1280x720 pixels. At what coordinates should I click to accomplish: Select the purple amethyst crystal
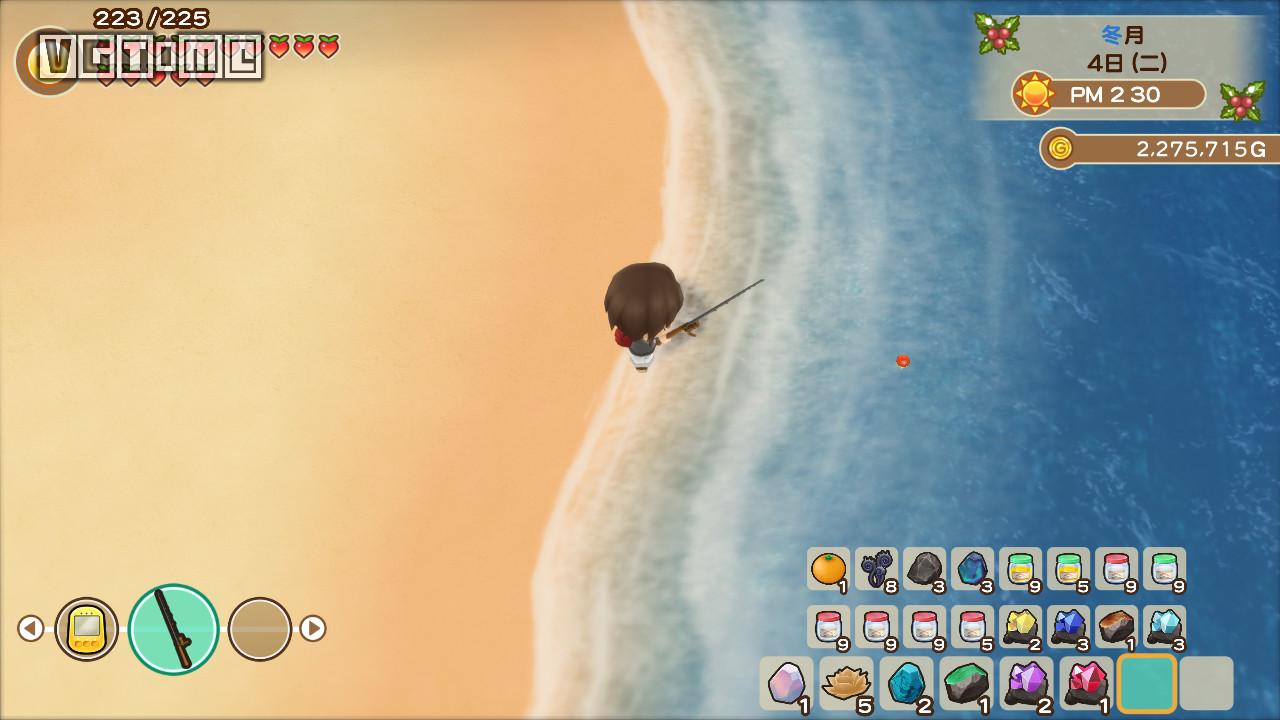point(1026,684)
